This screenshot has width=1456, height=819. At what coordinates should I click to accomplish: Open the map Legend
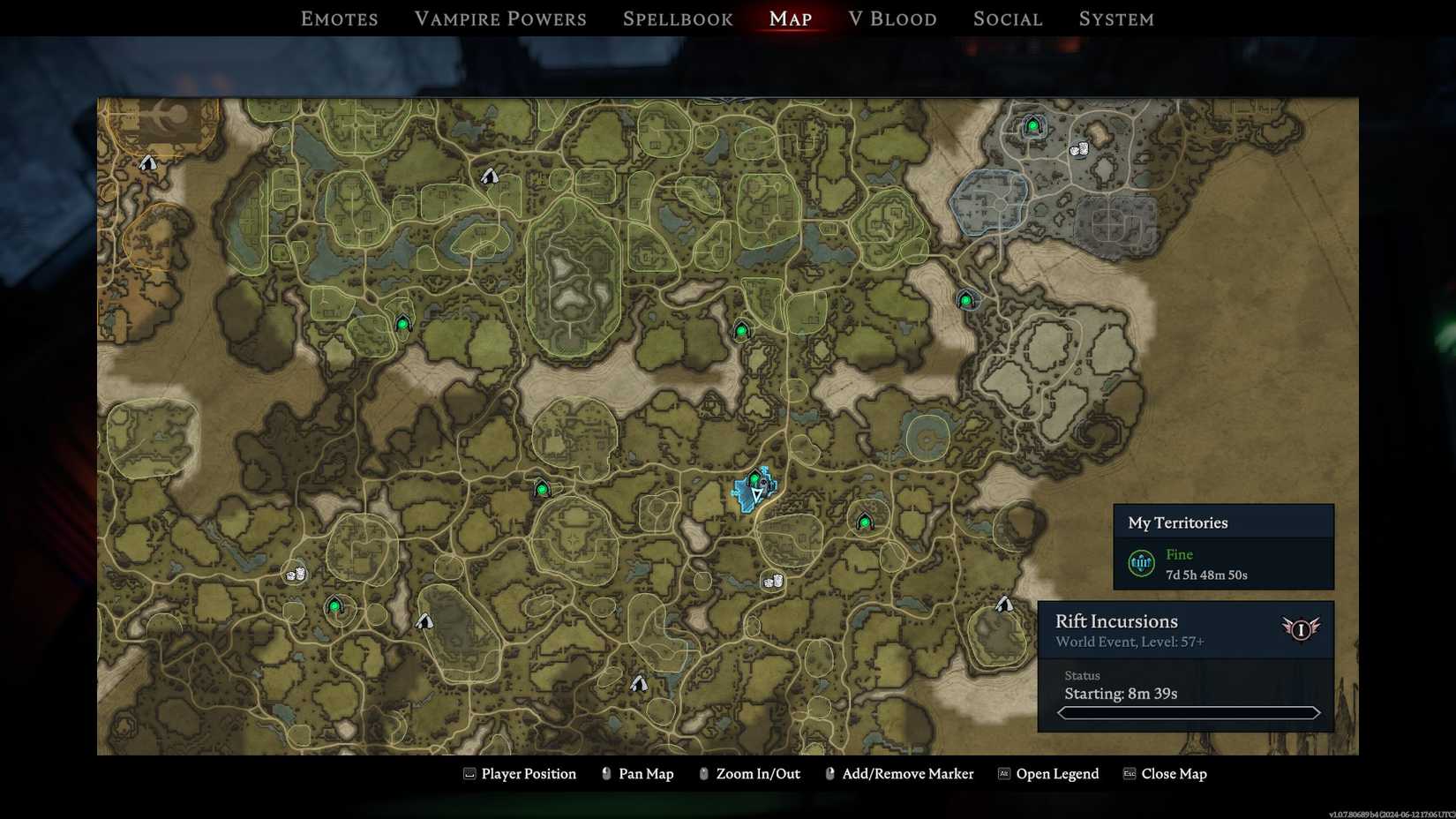tap(1057, 774)
